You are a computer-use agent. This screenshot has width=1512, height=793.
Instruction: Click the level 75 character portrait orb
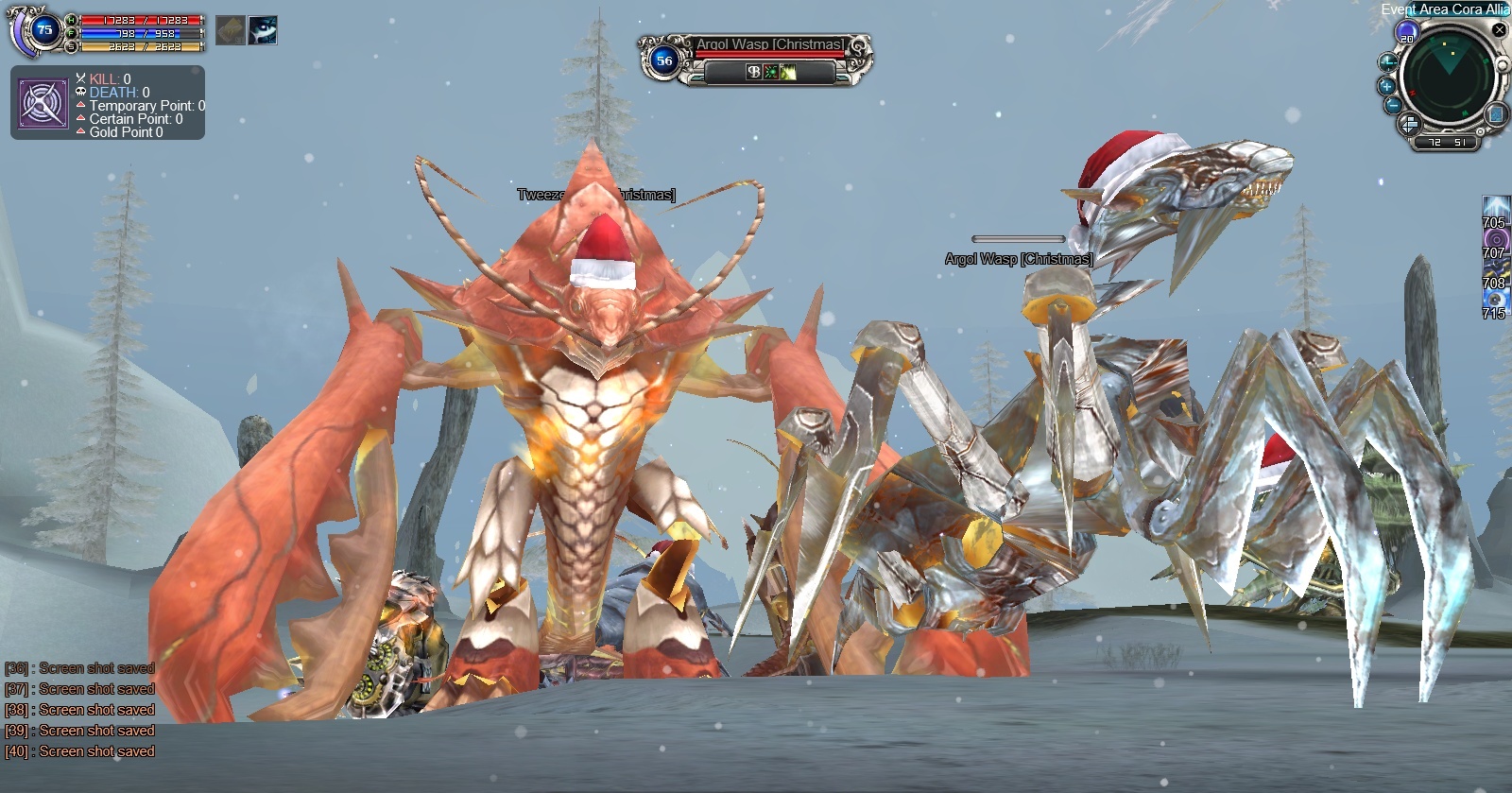pos(43,30)
